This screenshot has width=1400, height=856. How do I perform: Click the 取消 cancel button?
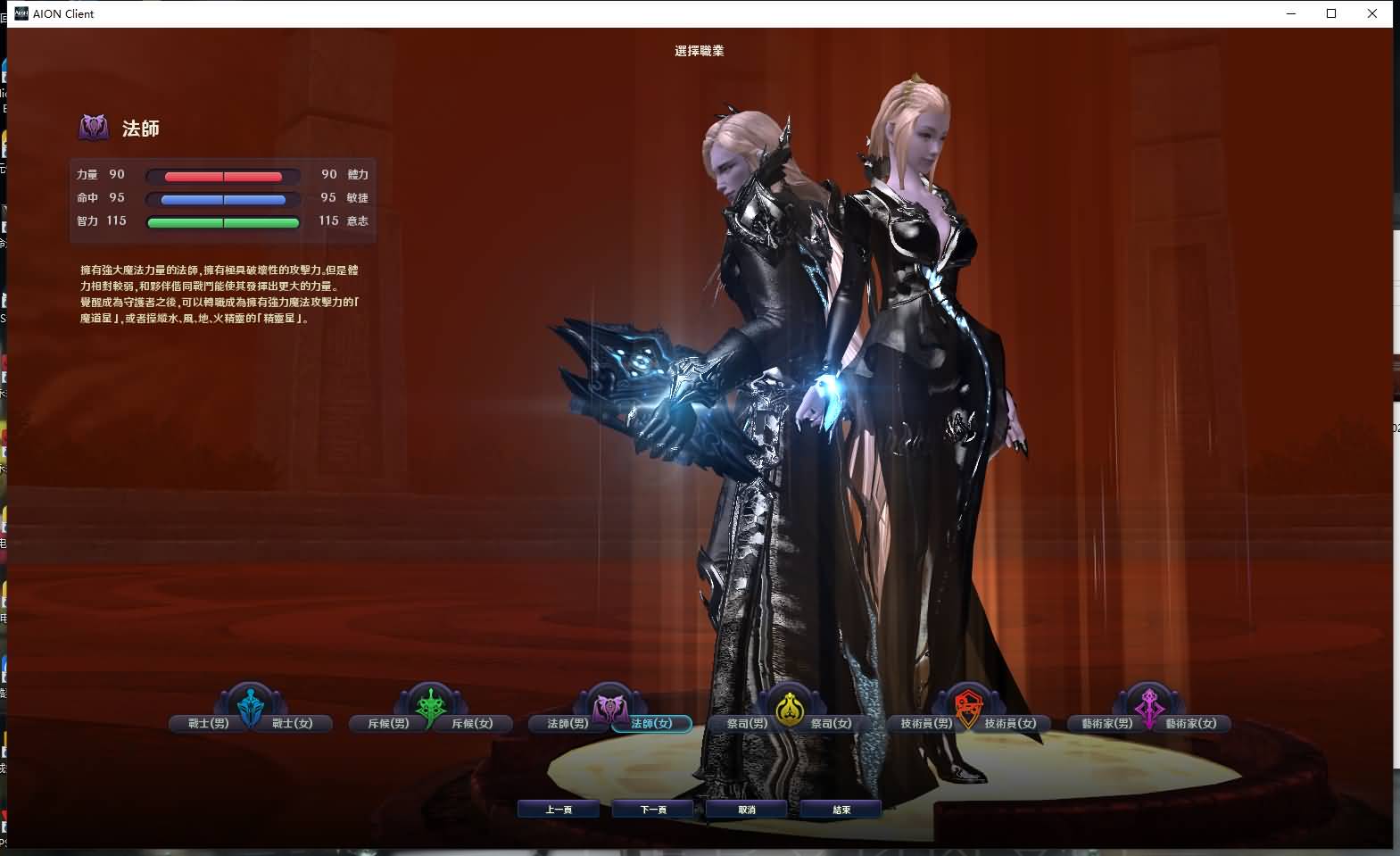coord(747,810)
